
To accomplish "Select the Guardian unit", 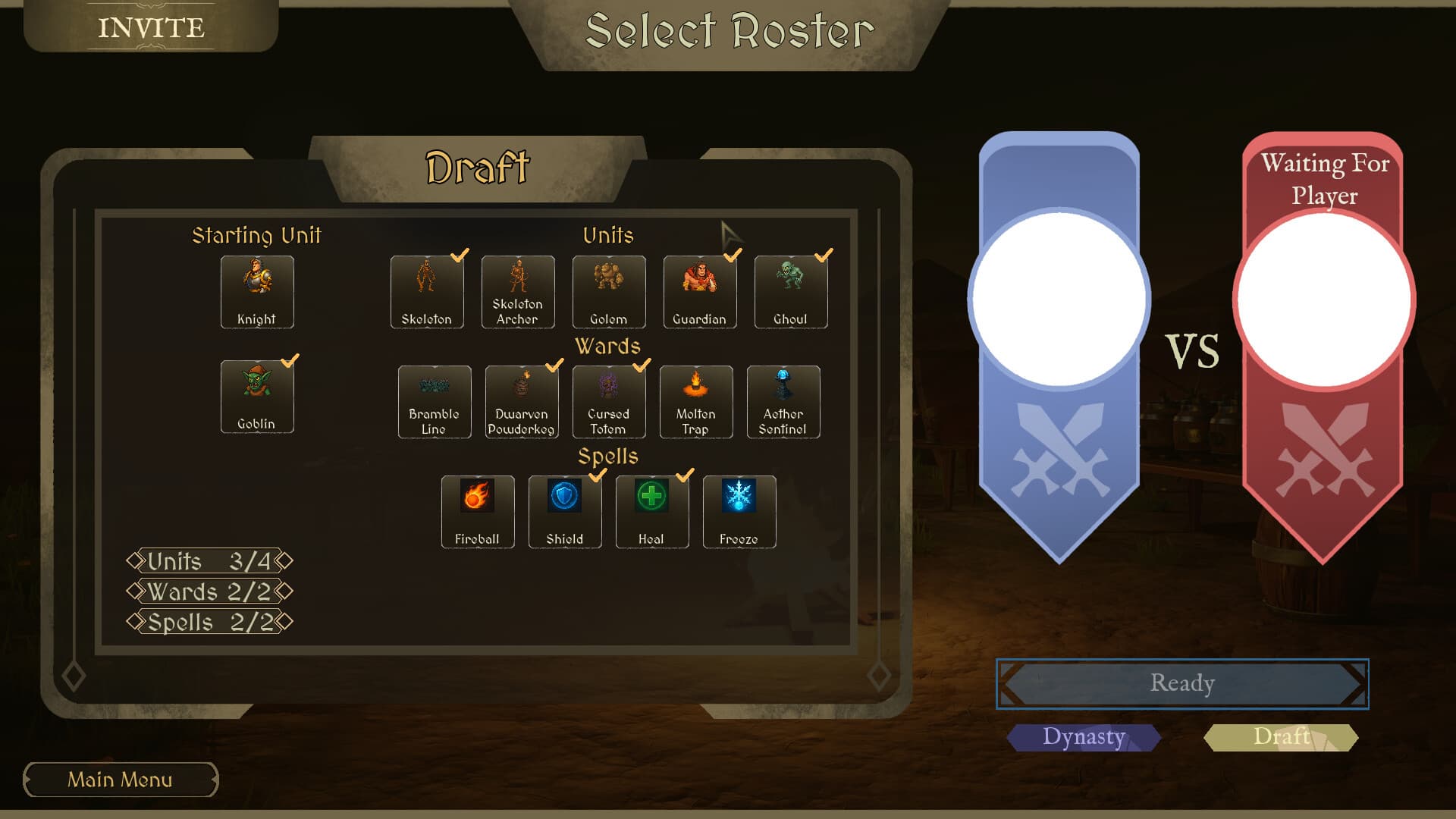I will tap(699, 292).
